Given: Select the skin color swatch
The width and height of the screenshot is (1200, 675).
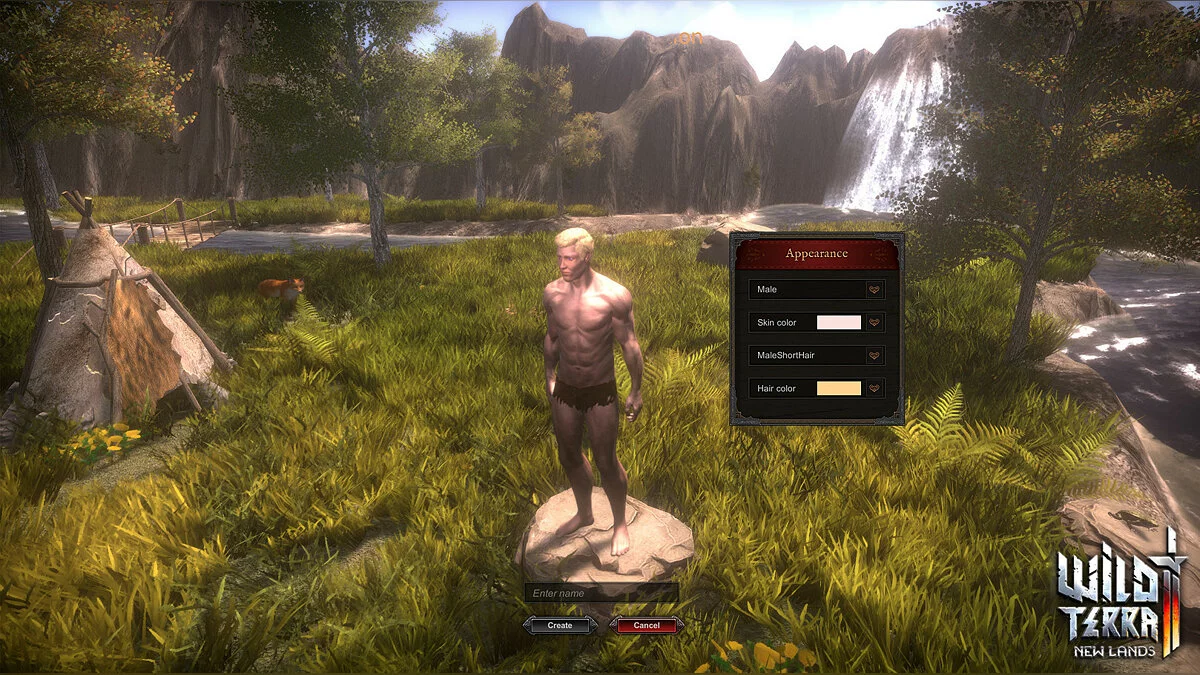Looking at the screenshot, I should pyautogui.click(x=839, y=323).
